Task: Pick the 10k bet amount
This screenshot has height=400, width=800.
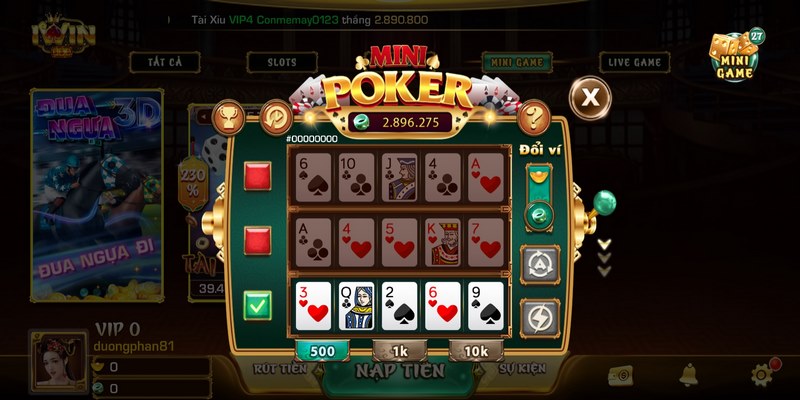Action: click(476, 350)
